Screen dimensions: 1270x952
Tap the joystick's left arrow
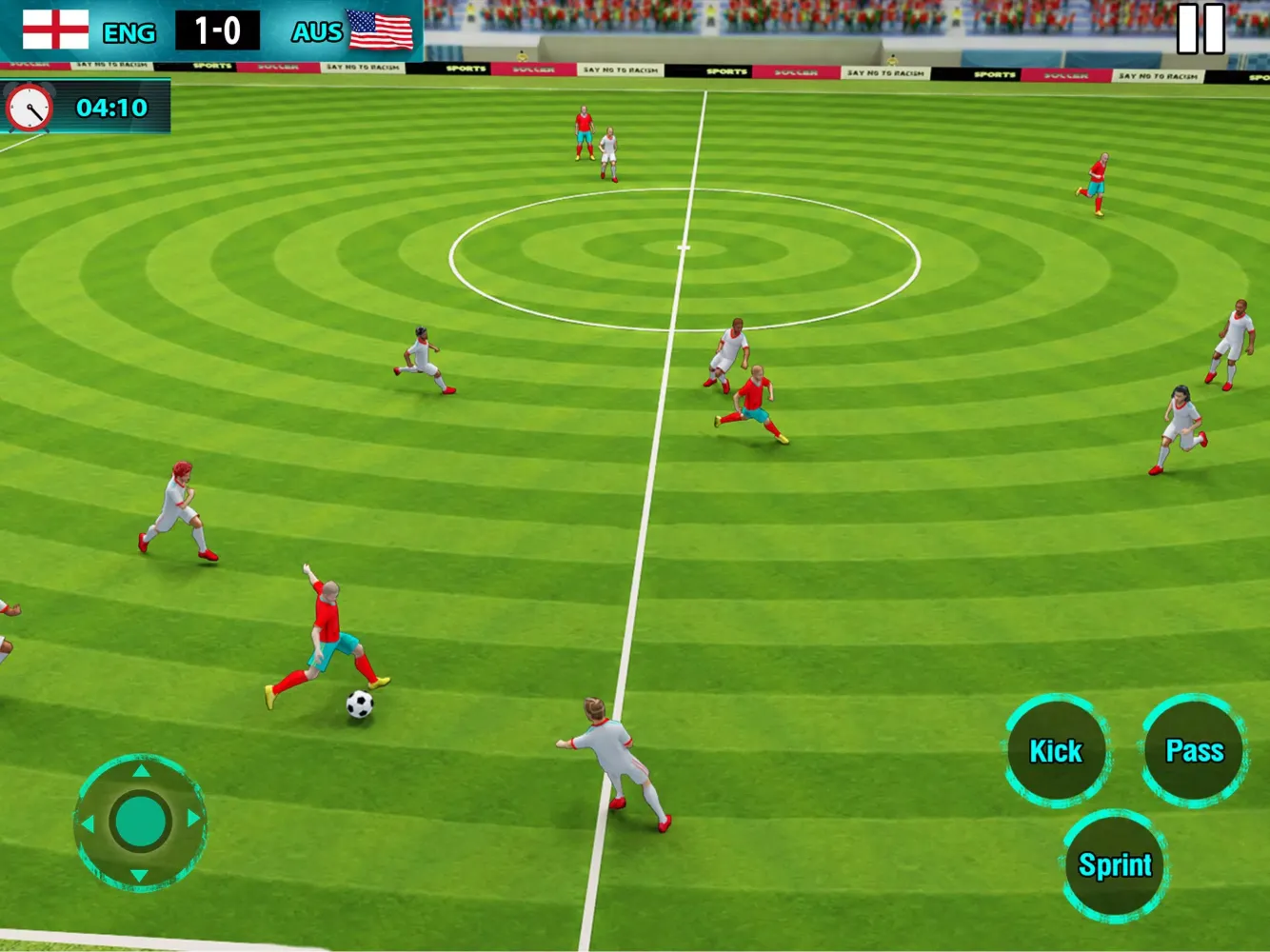point(89,823)
